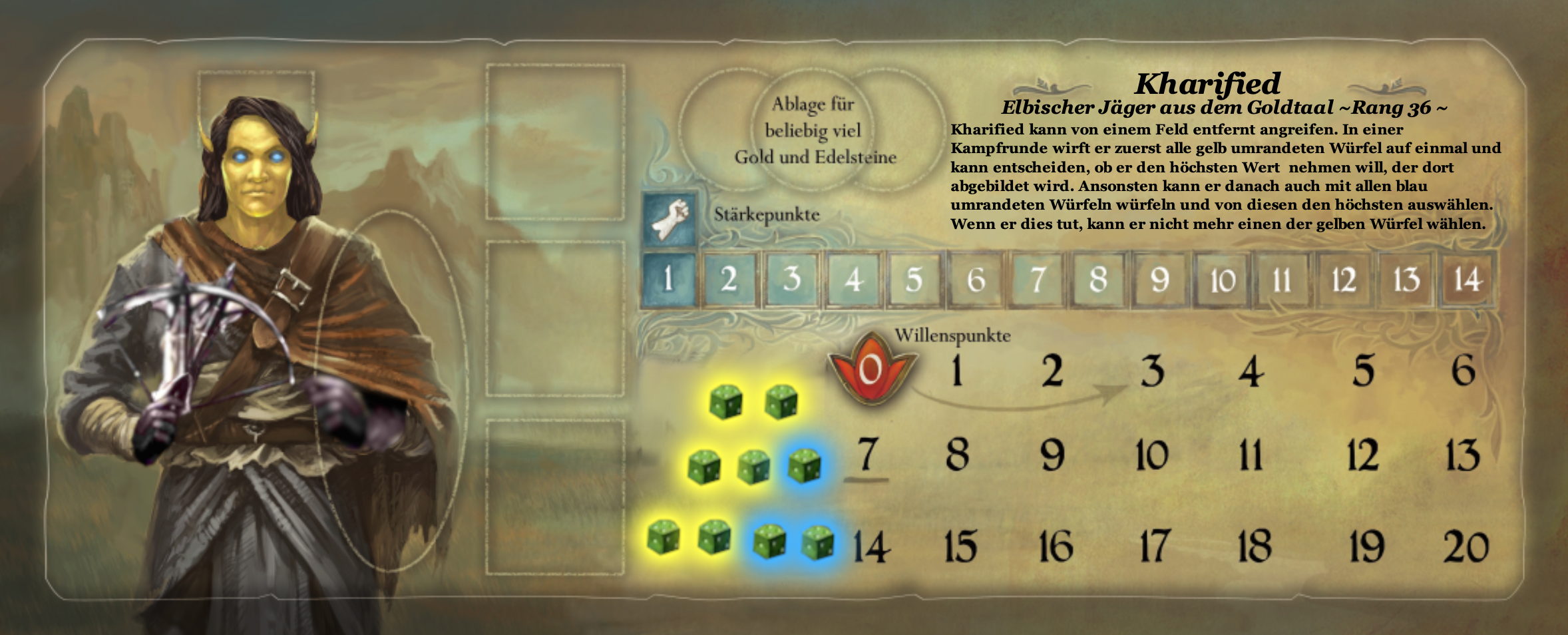Click the fist Stärkepunkte icon

[x=670, y=218]
